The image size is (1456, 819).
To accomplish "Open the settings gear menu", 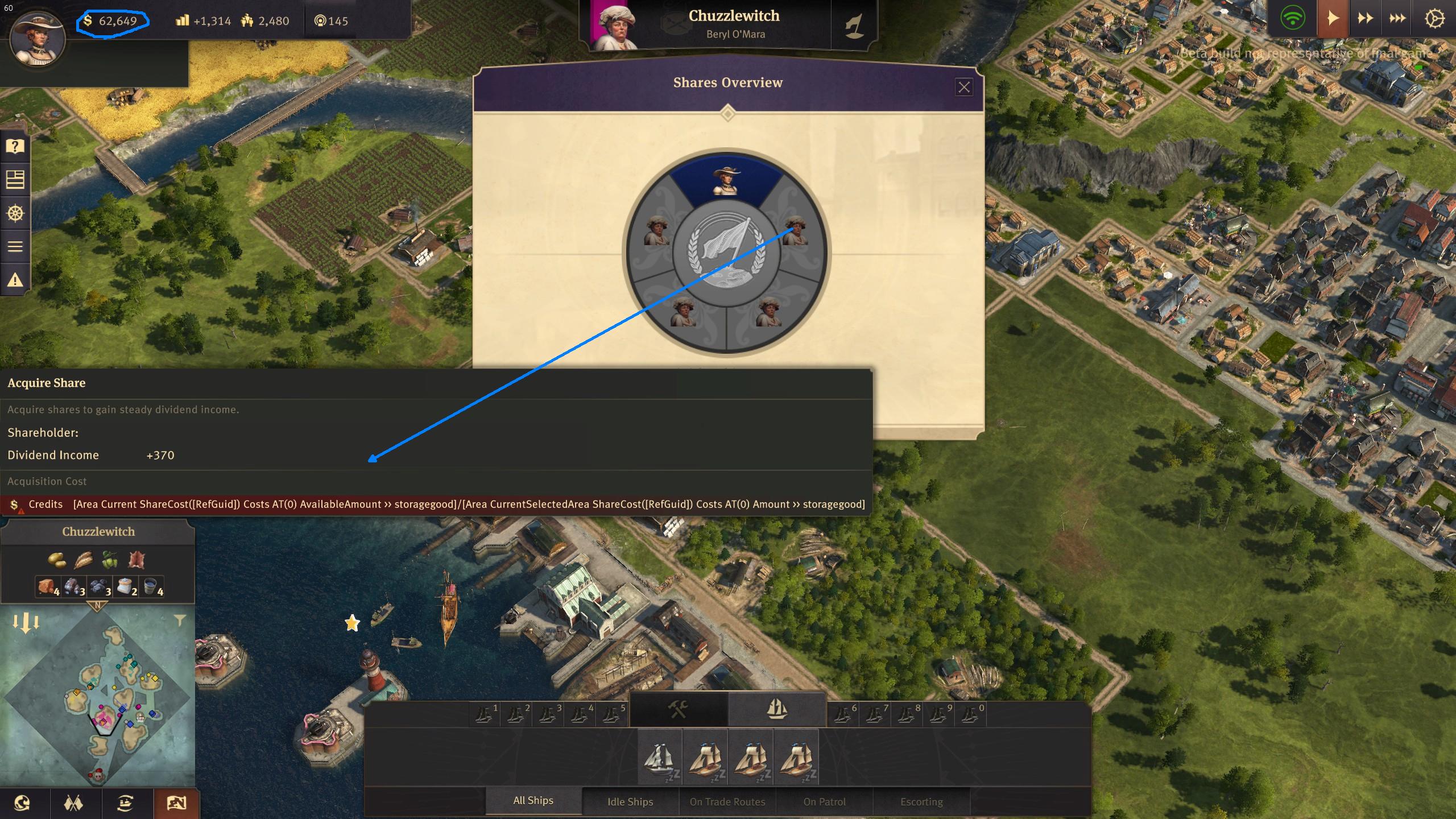I will click(1434, 19).
